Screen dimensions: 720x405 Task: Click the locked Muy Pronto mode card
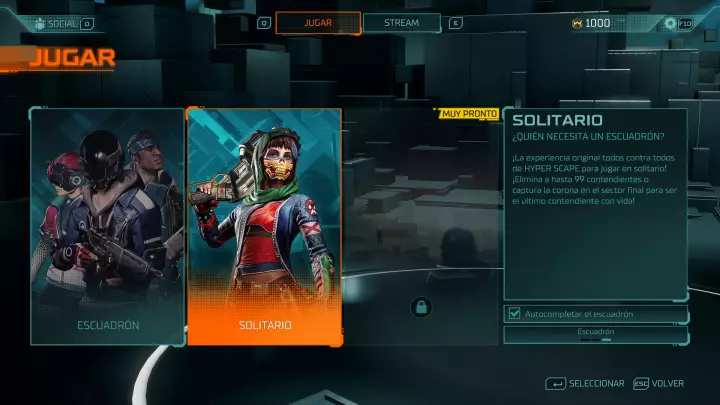pyautogui.click(x=421, y=225)
